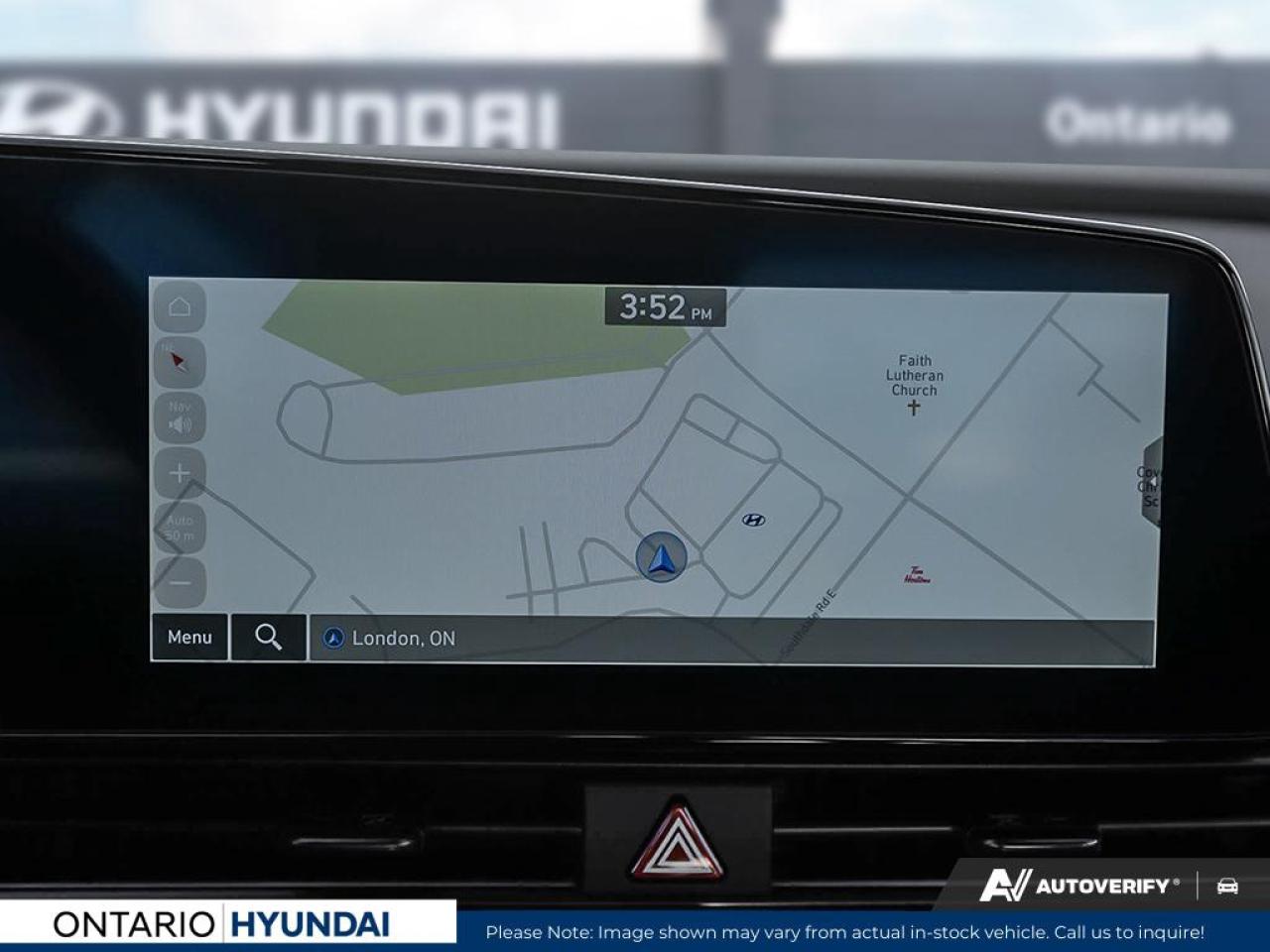Zoom in using the plus icon

(x=179, y=473)
